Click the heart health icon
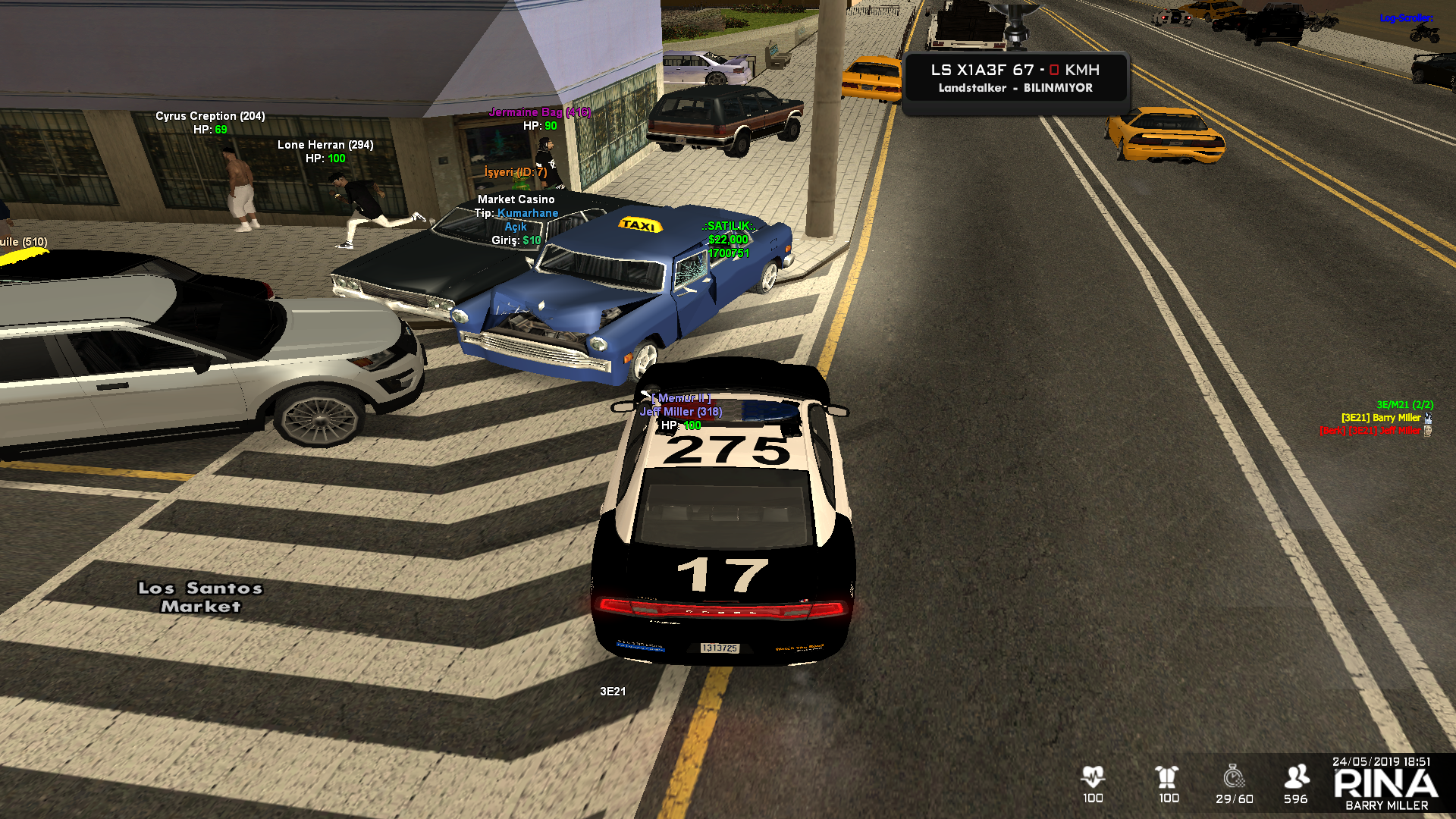1456x819 pixels. tap(1093, 777)
